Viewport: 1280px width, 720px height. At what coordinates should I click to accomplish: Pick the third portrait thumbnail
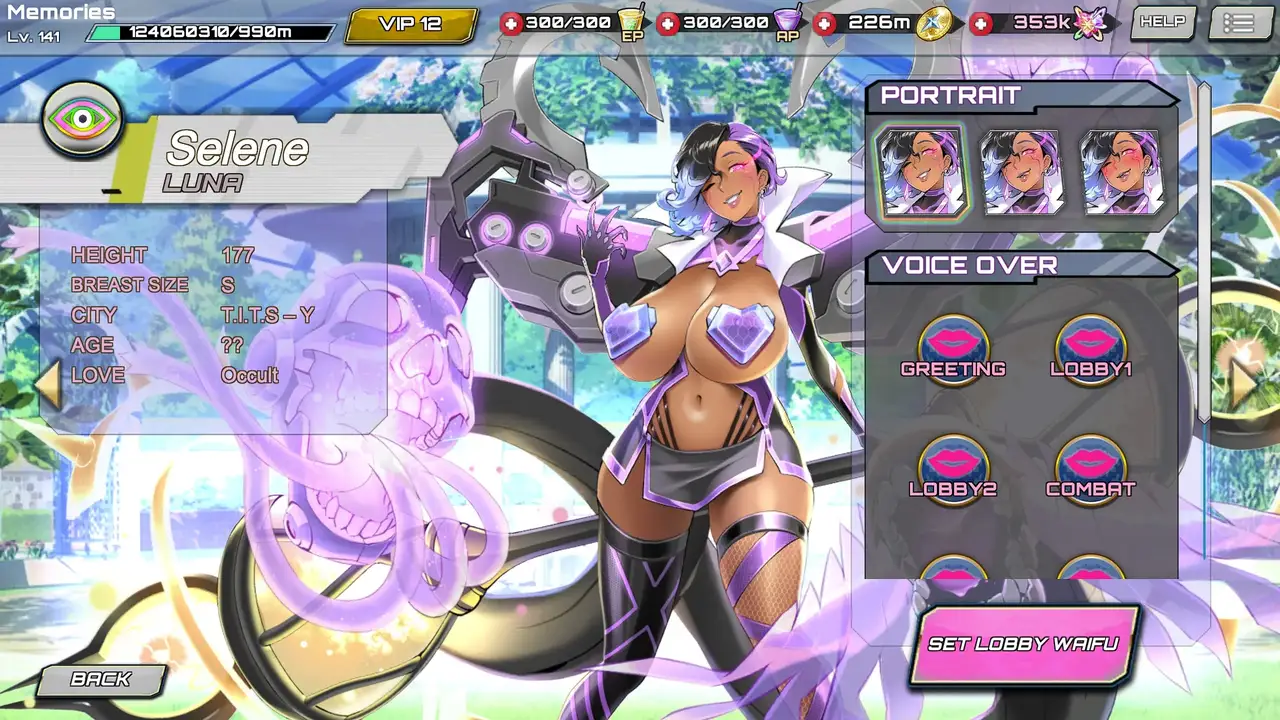point(1123,172)
